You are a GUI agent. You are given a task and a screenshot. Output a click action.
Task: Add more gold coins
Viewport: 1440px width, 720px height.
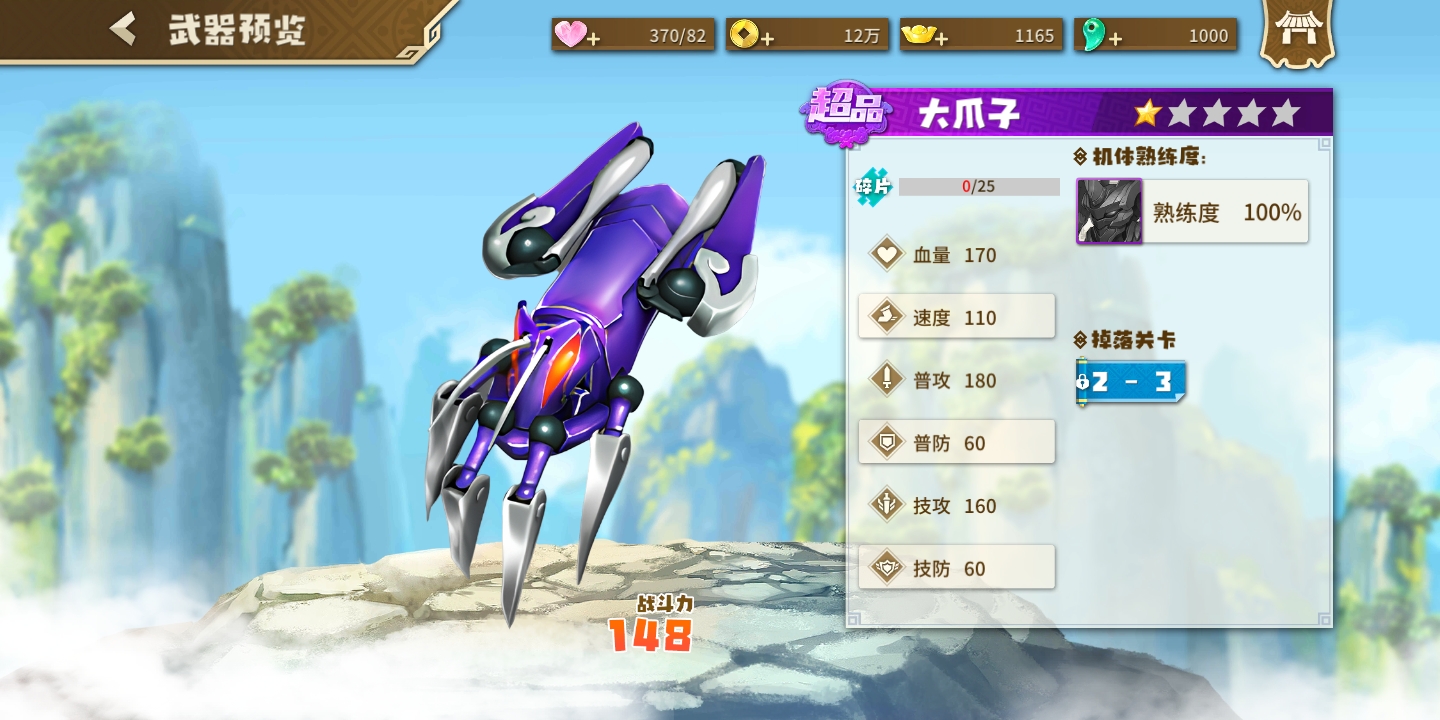(x=767, y=38)
